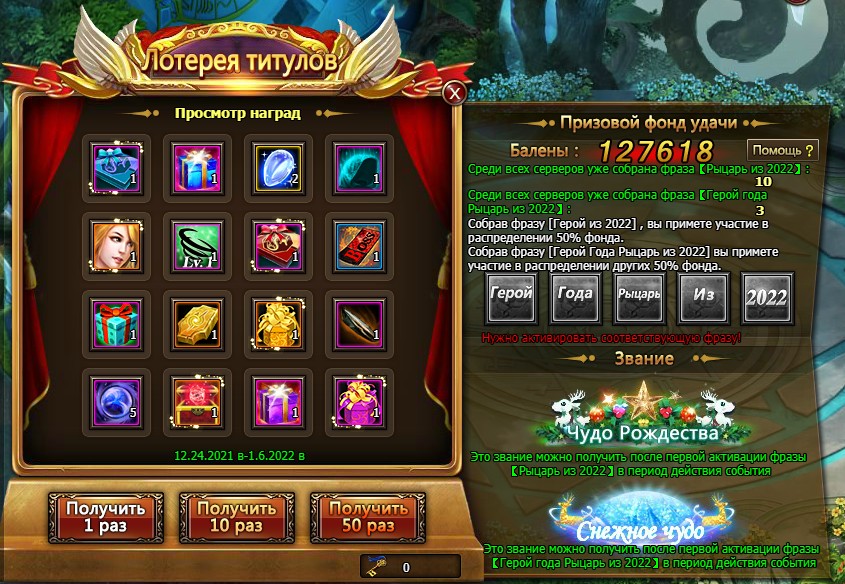Draw ten times with Получить 10 раз
Screen dimensions: 845x584
tap(229, 516)
